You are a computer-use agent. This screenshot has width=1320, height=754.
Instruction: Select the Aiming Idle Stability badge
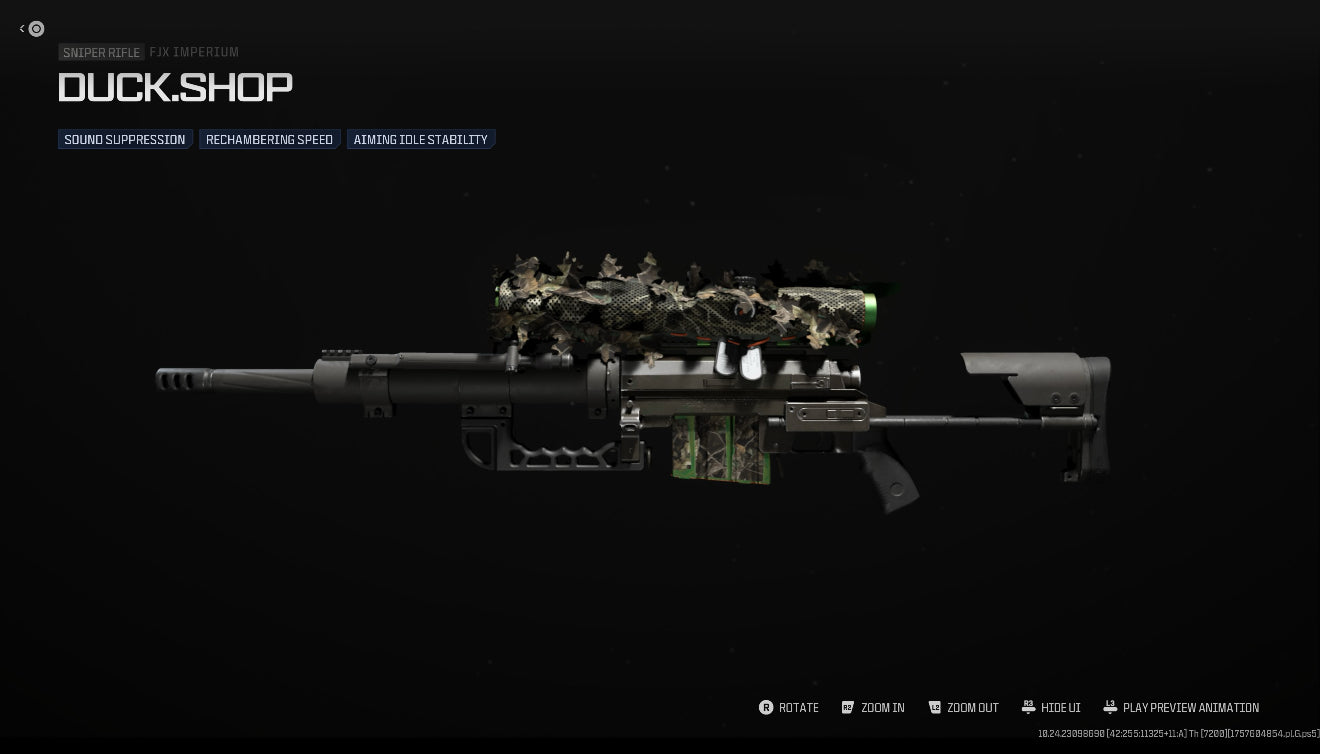tap(420, 139)
